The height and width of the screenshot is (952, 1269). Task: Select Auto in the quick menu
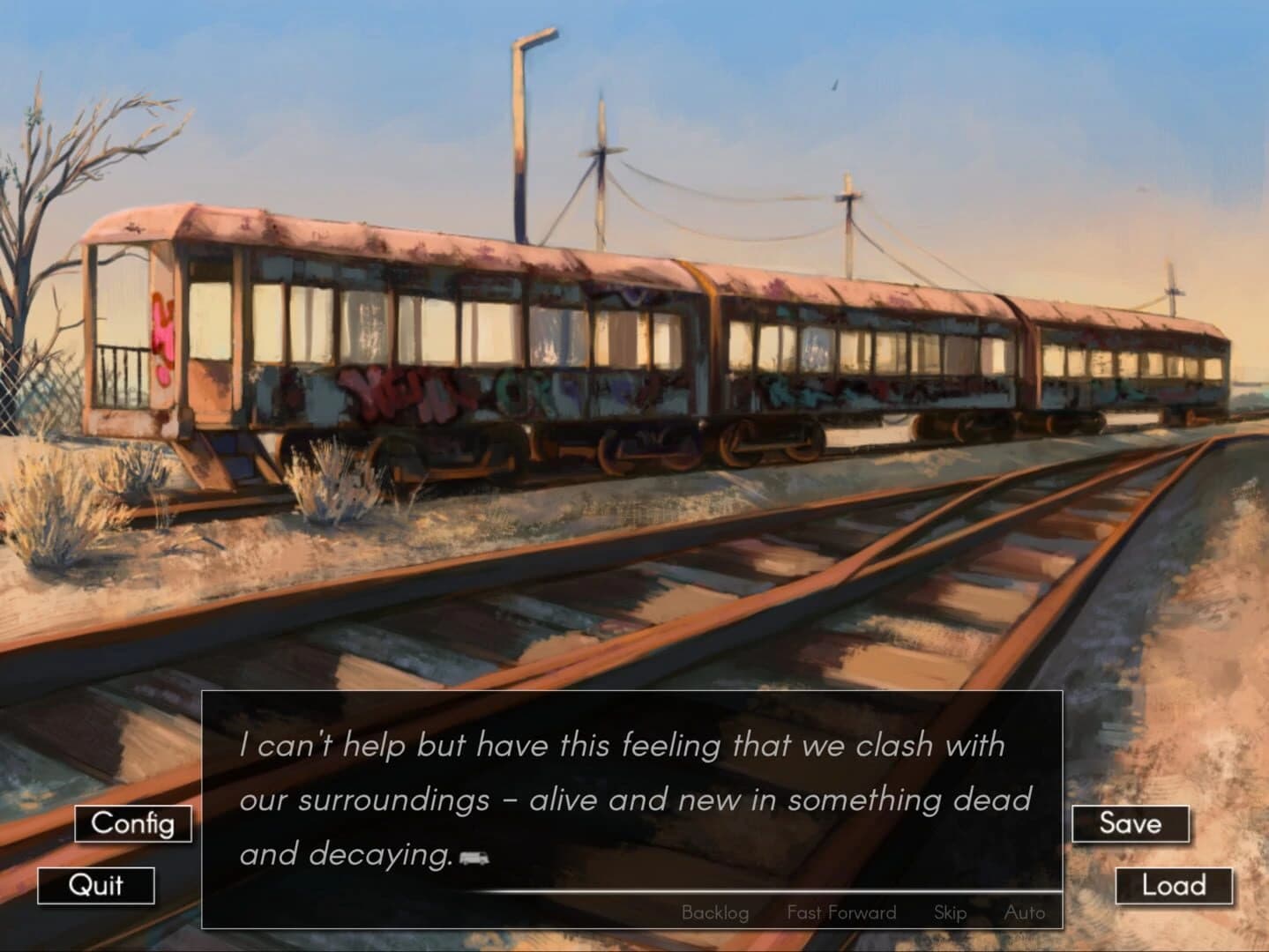click(x=1025, y=912)
